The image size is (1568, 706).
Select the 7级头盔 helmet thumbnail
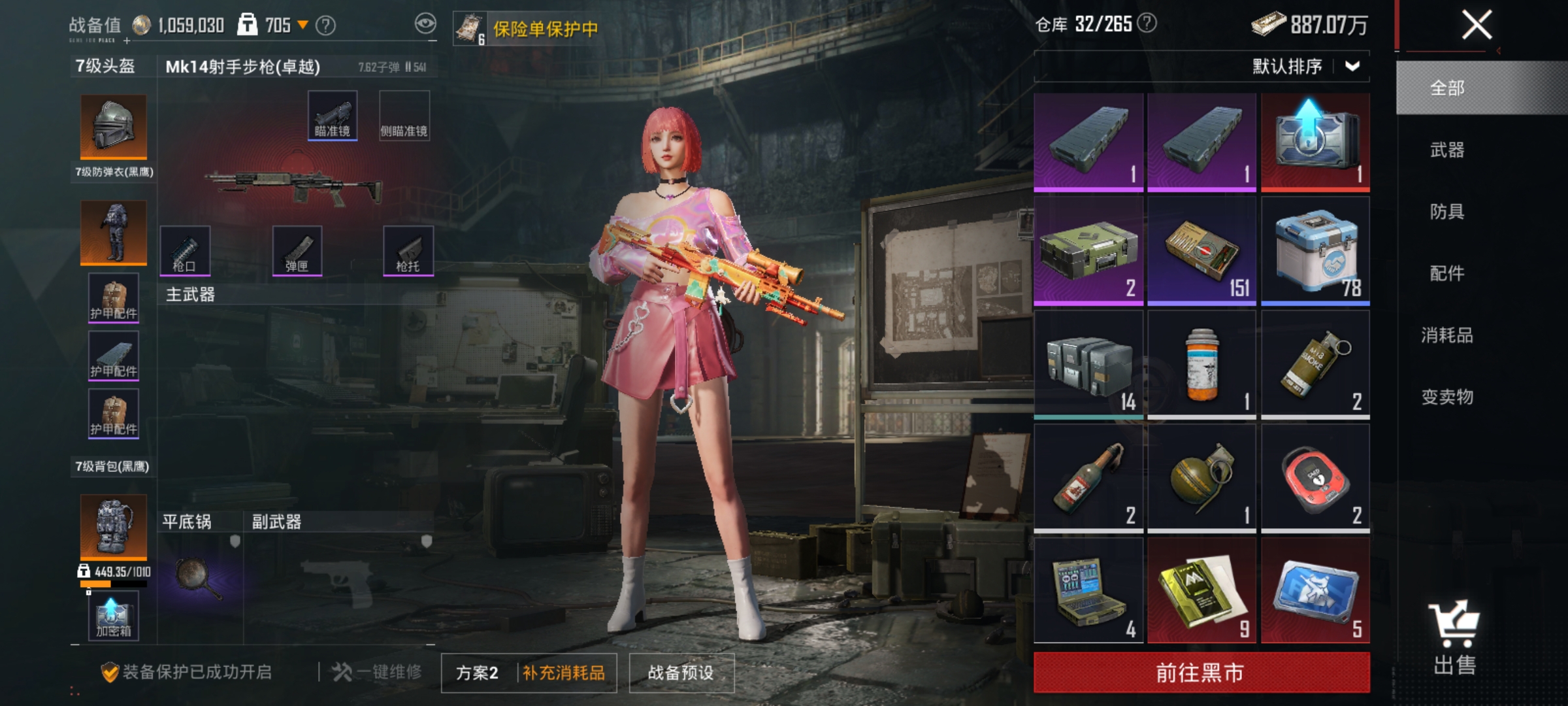[112, 126]
